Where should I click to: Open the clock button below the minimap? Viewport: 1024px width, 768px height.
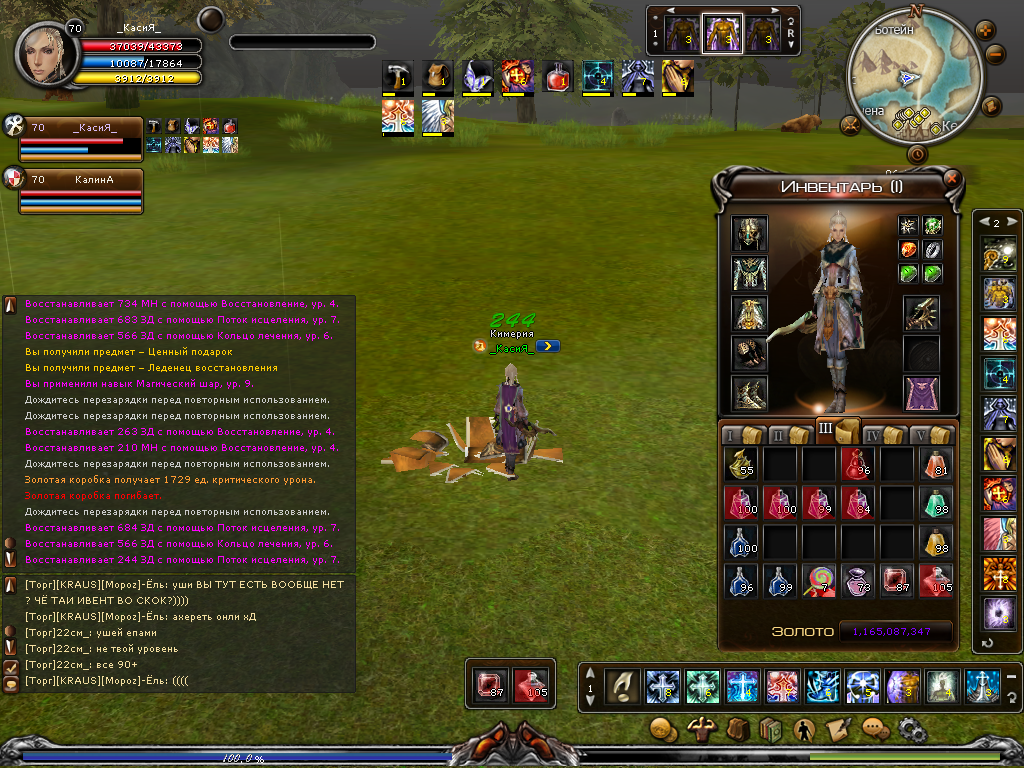tap(917, 154)
